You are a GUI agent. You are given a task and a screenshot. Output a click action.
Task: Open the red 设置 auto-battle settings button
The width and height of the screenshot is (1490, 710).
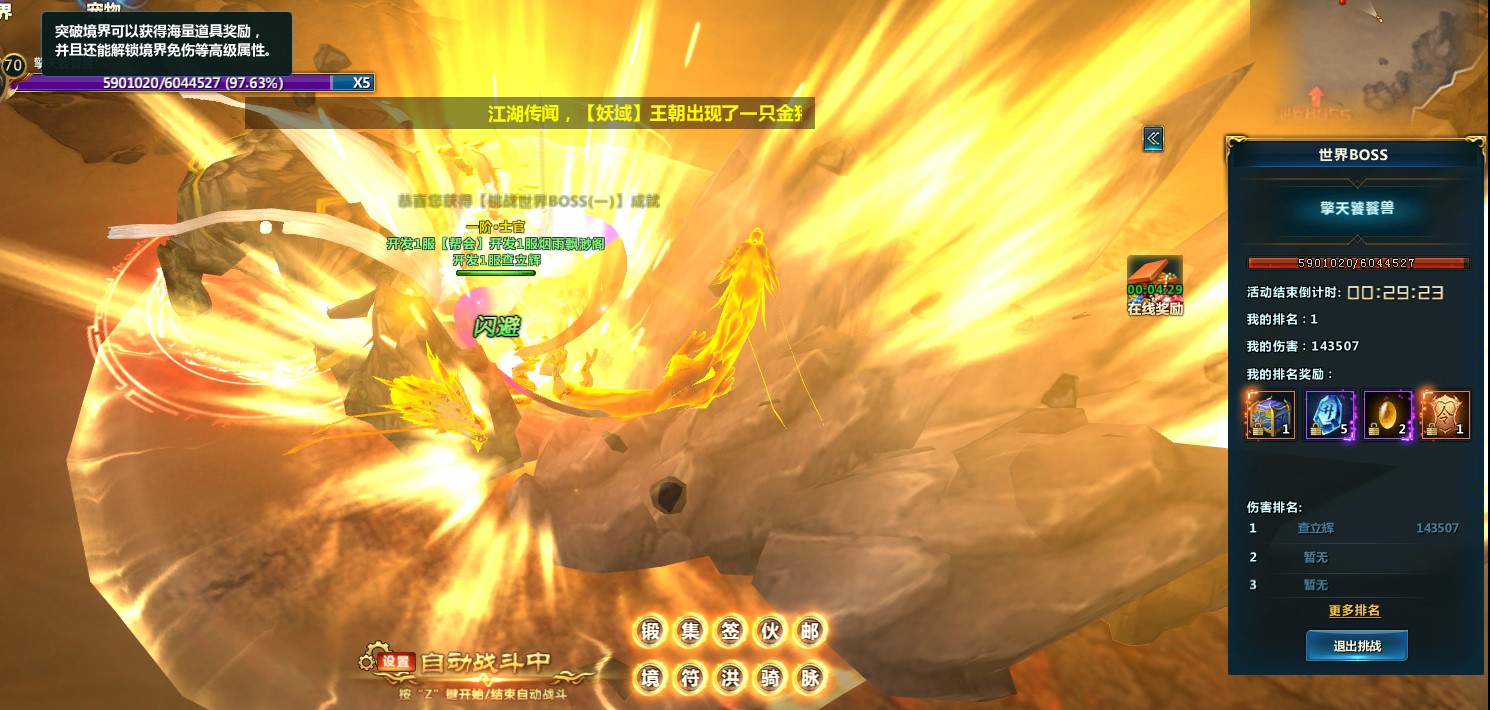tap(396, 661)
